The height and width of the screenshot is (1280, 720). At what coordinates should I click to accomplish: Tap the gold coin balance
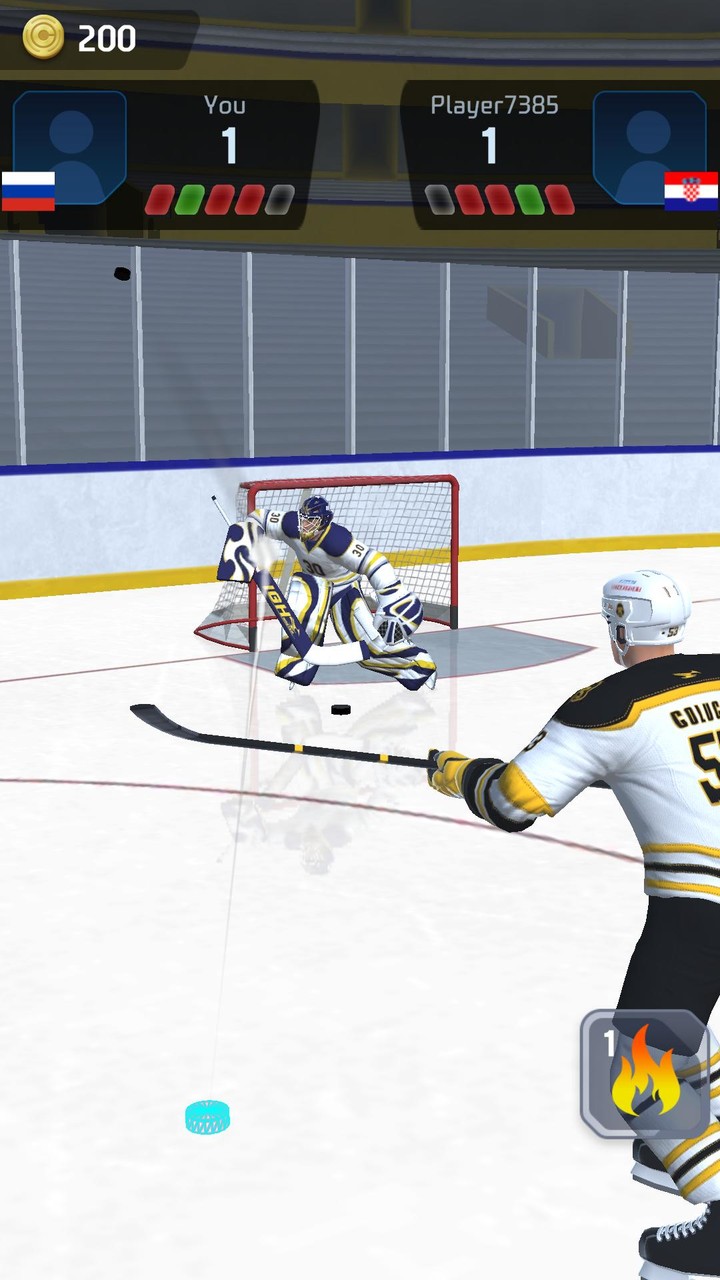coord(80,38)
